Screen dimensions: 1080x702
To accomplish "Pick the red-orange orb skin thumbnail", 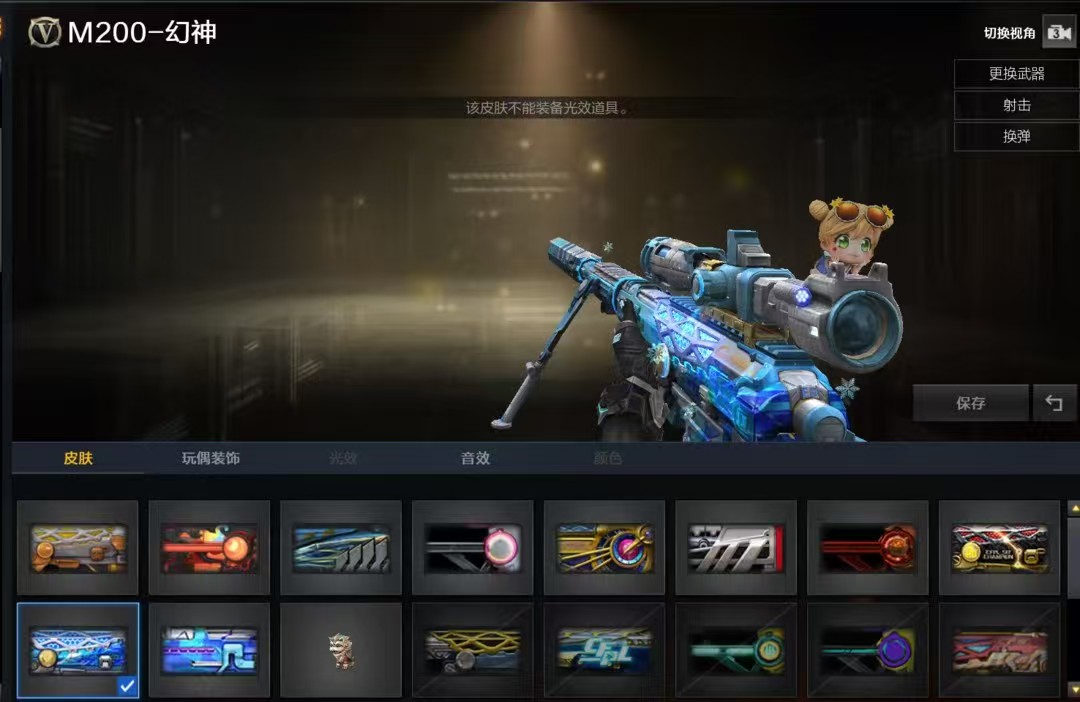I will tap(210, 548).
